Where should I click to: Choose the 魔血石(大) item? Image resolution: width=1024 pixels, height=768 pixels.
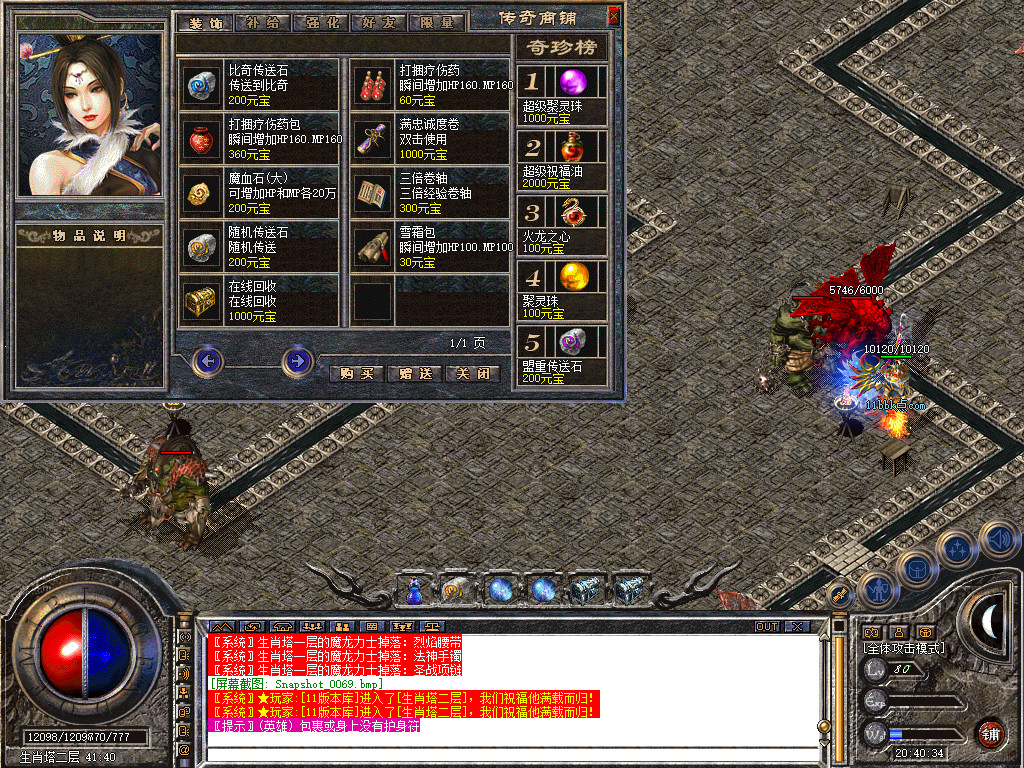[x=259, y=193]
